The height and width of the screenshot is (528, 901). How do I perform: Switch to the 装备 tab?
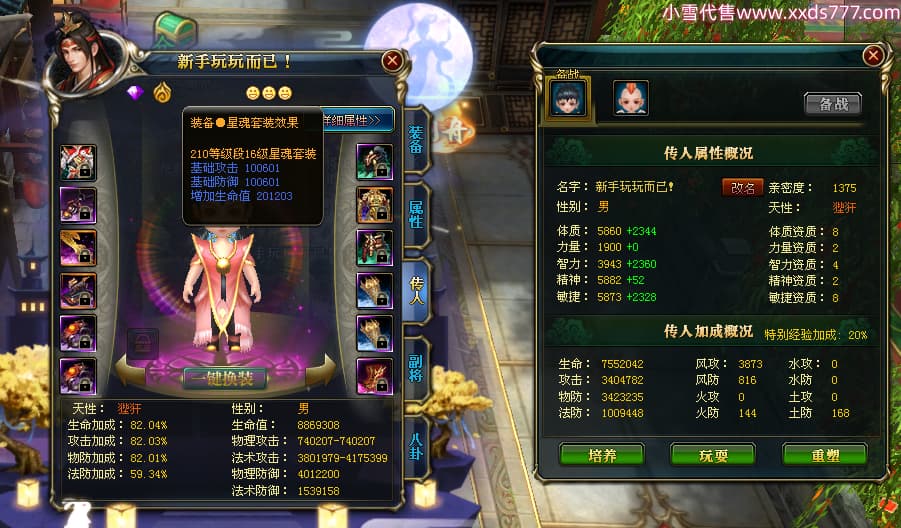click(x=416, y=140)
